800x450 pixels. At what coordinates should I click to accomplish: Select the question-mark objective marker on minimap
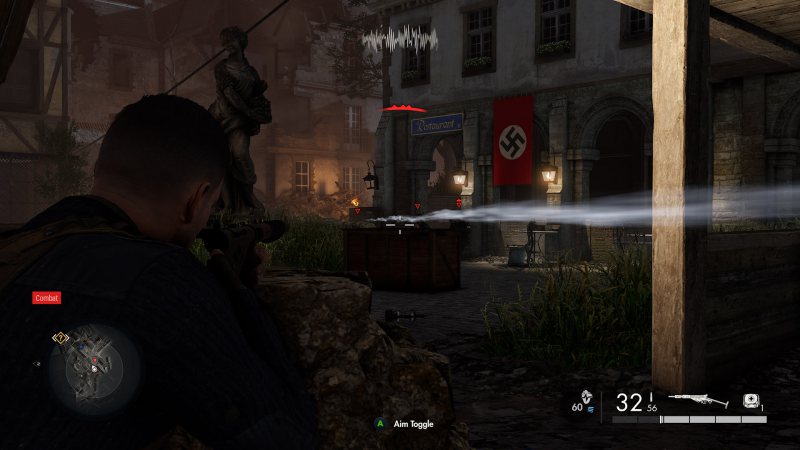60,338
